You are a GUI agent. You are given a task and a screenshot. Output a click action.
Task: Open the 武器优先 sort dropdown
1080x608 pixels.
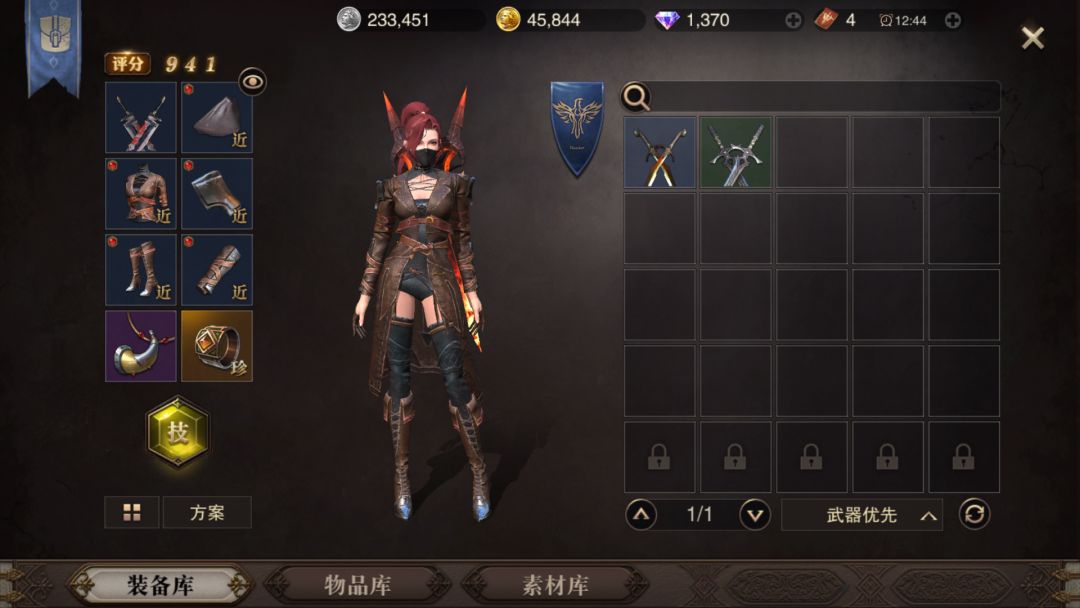point(862,515)
